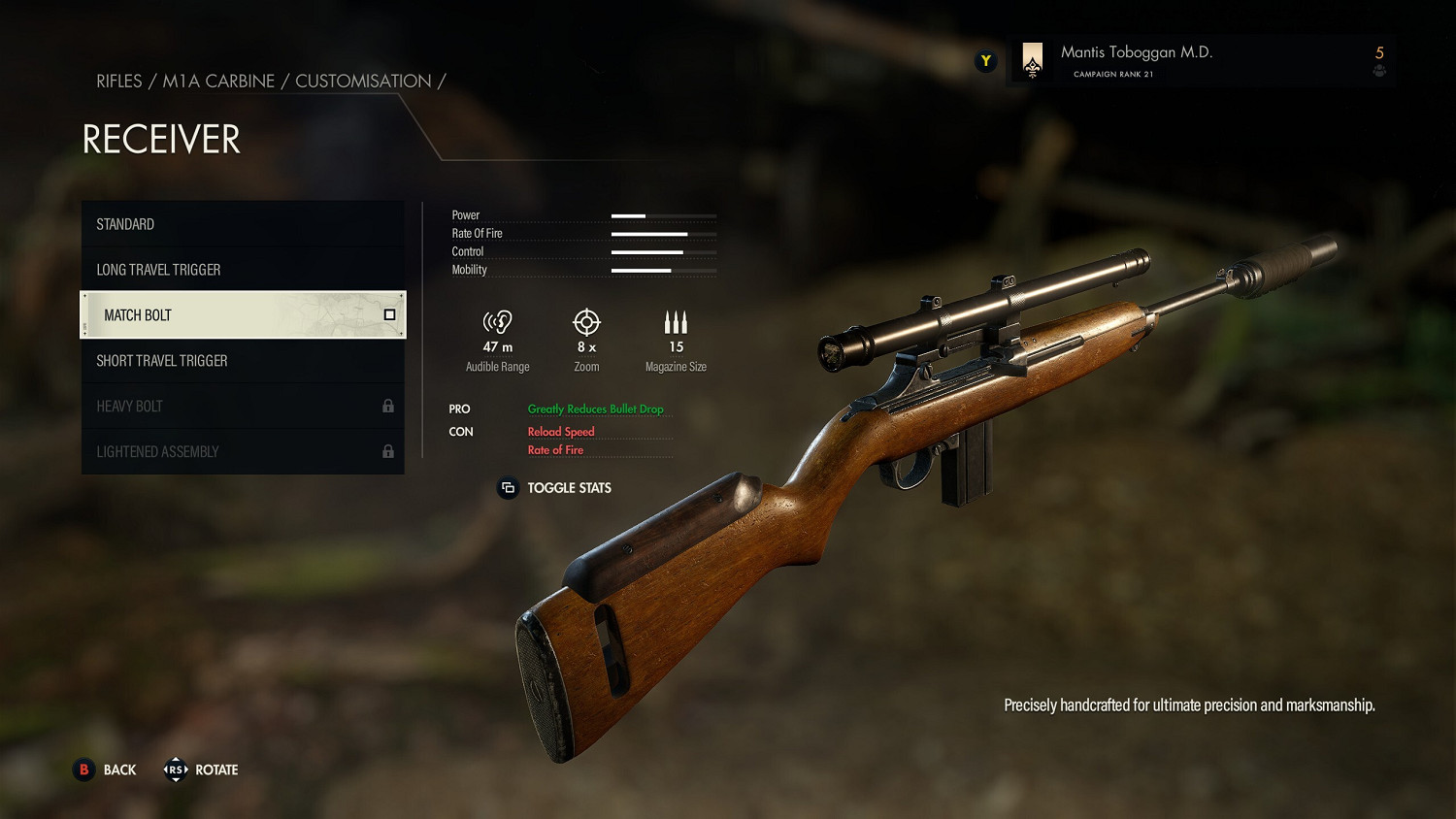Select the Standard receiver option
This screenshot has width=1456, height=819.
click(242, 224)
